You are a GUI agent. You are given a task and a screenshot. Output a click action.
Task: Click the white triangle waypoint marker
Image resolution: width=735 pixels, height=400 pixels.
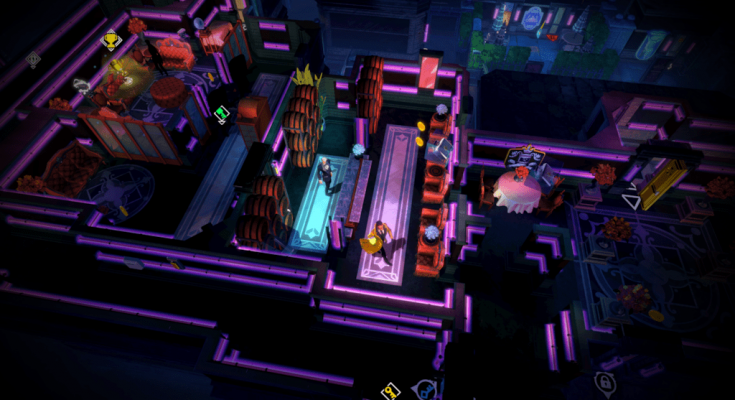tap(631, 200)
